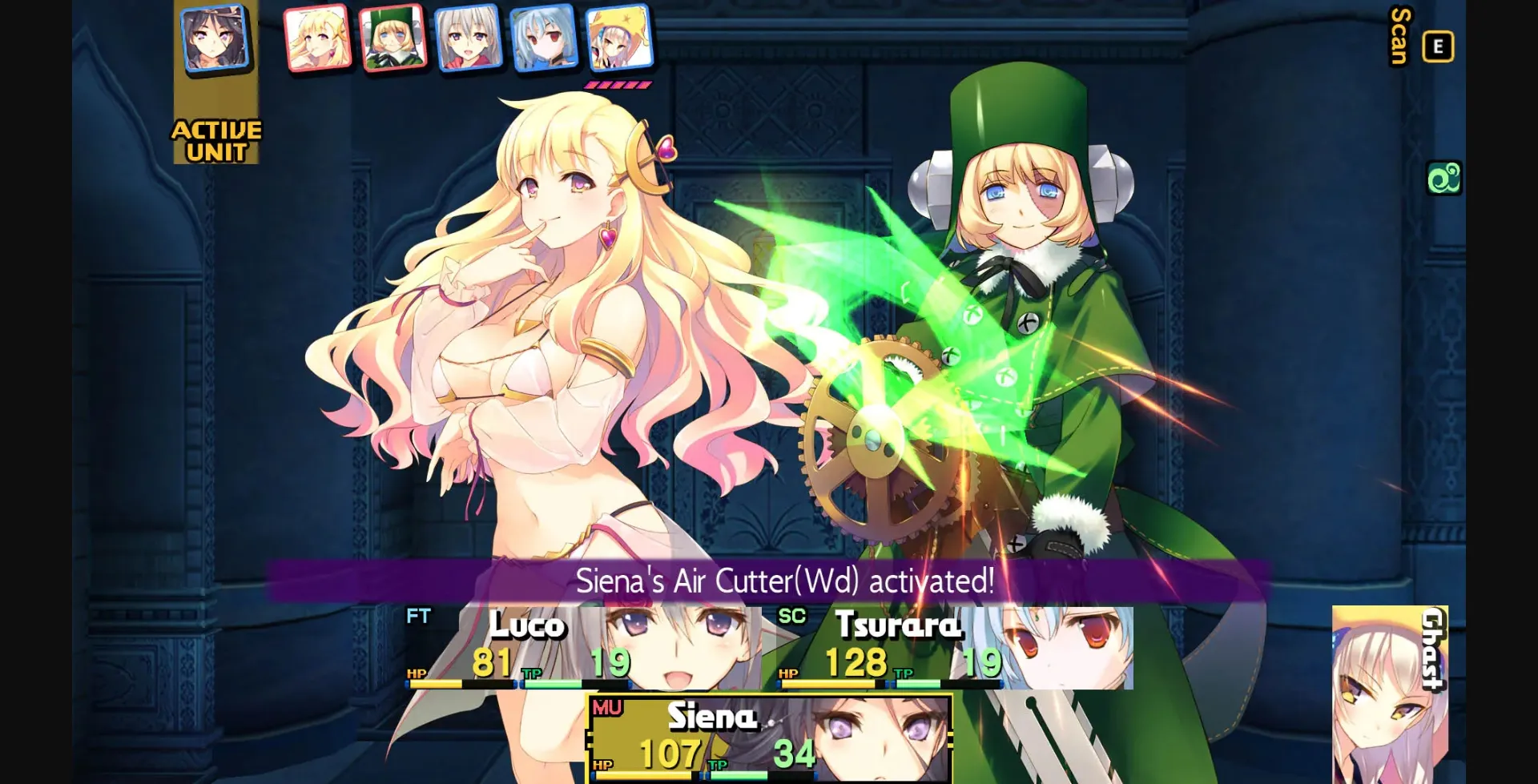Click the ACTIVE UNIT label
The width and height of the screenshot is (1538, 784).
(x=216, y=140)
